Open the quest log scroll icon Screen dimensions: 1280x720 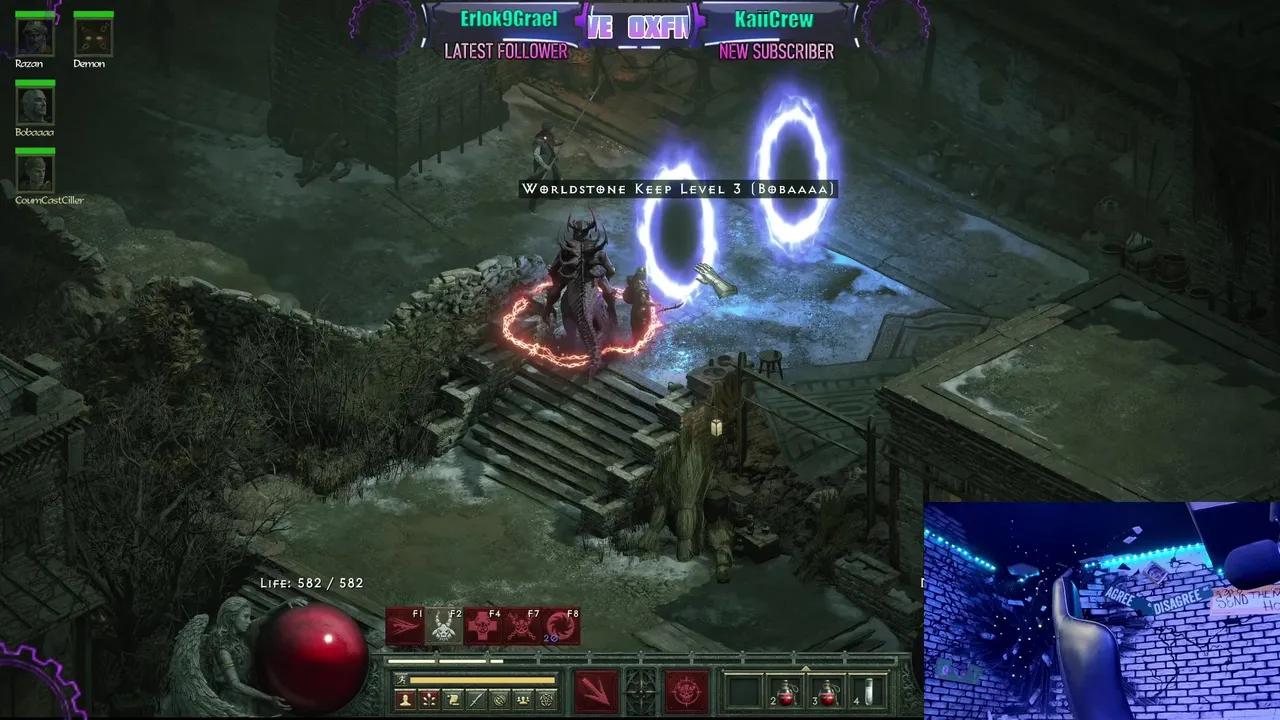pyautogui.click(x=452, y=699)
